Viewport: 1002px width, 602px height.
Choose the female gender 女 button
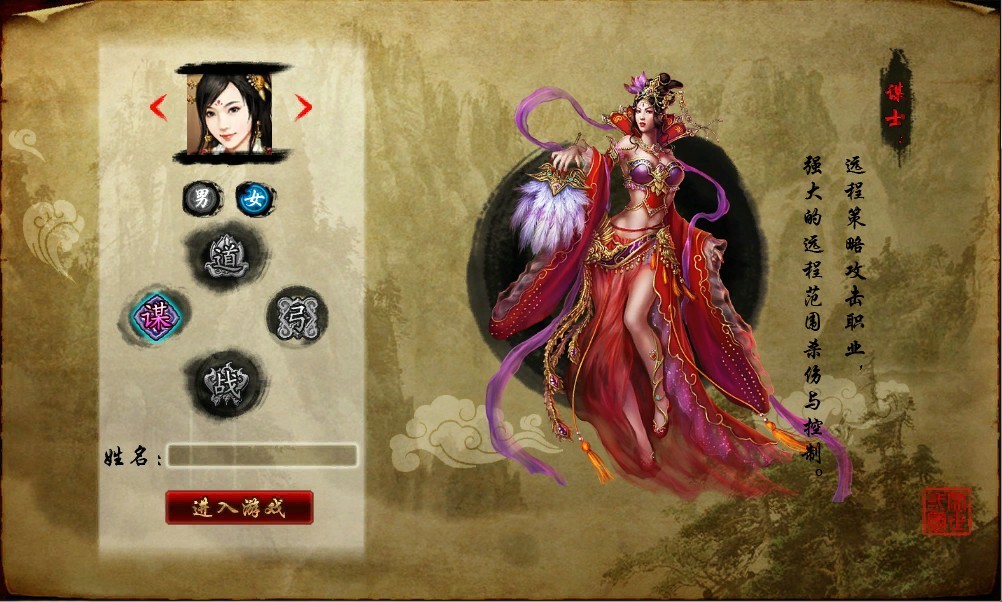coord(256,199)
